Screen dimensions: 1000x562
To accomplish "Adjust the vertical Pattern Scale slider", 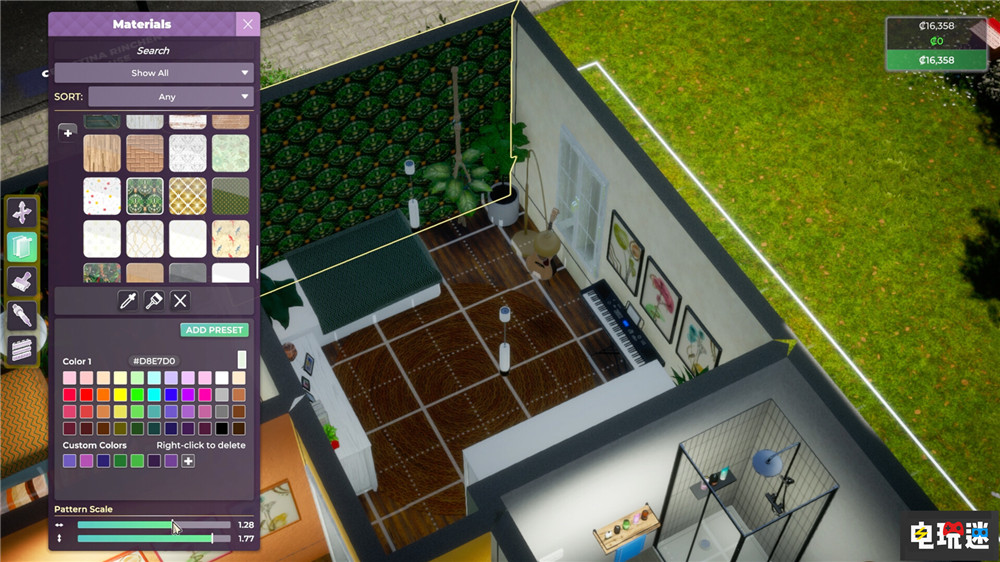I will tap(212, 539).
